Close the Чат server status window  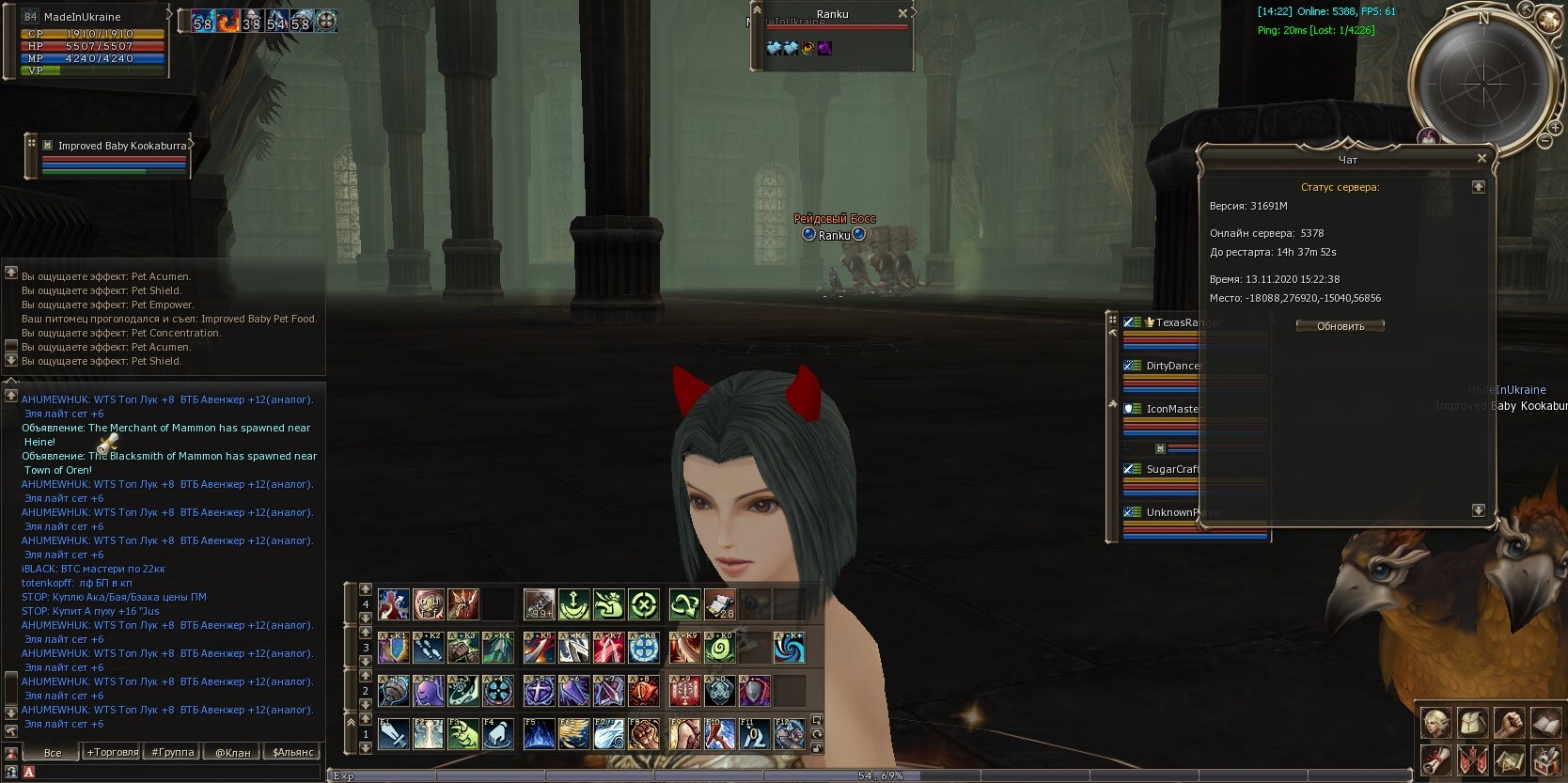pyautogui.click(x=1482, y=159)
